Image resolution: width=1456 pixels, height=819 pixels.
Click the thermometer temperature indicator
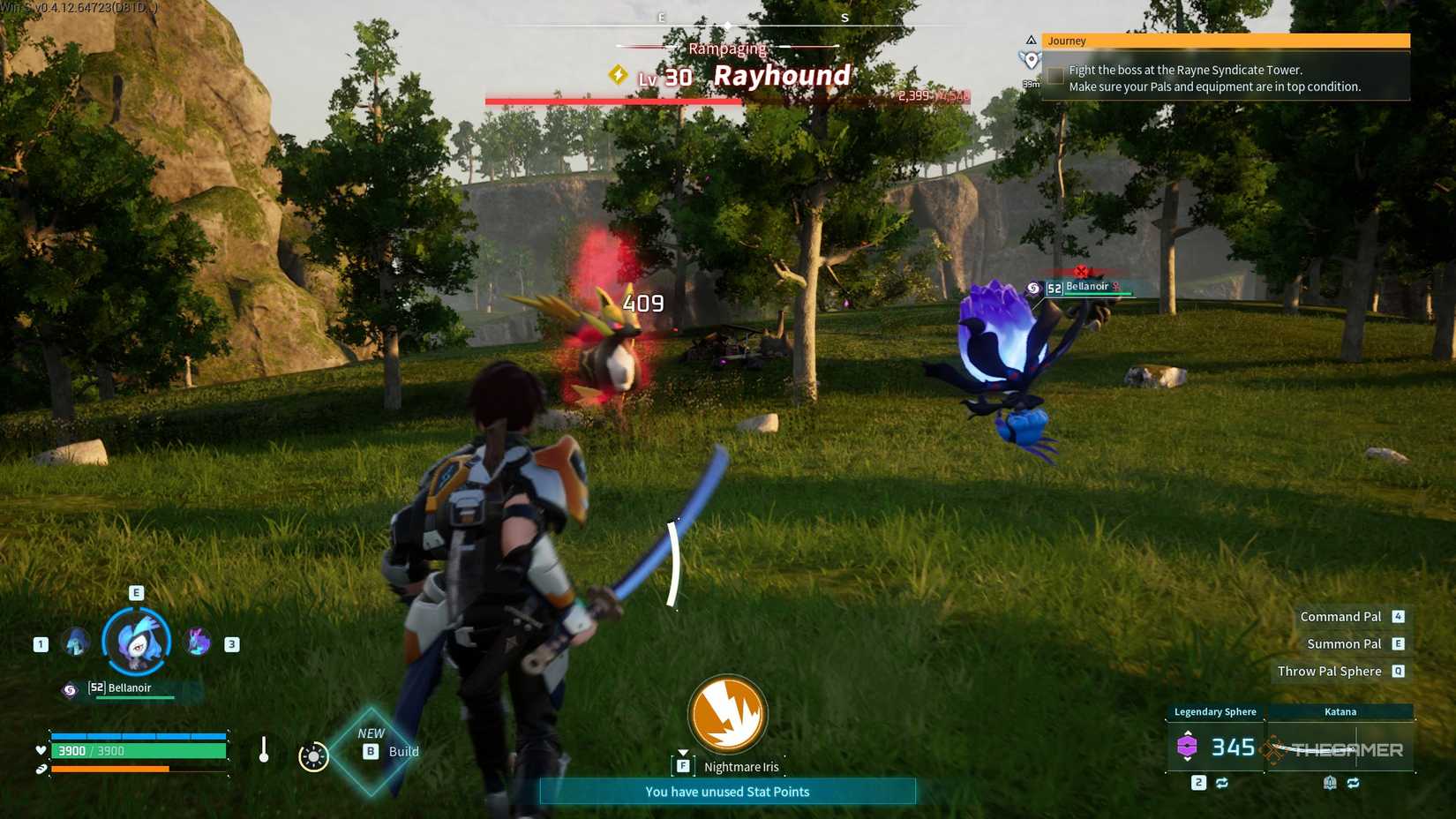tap(265, 750)
